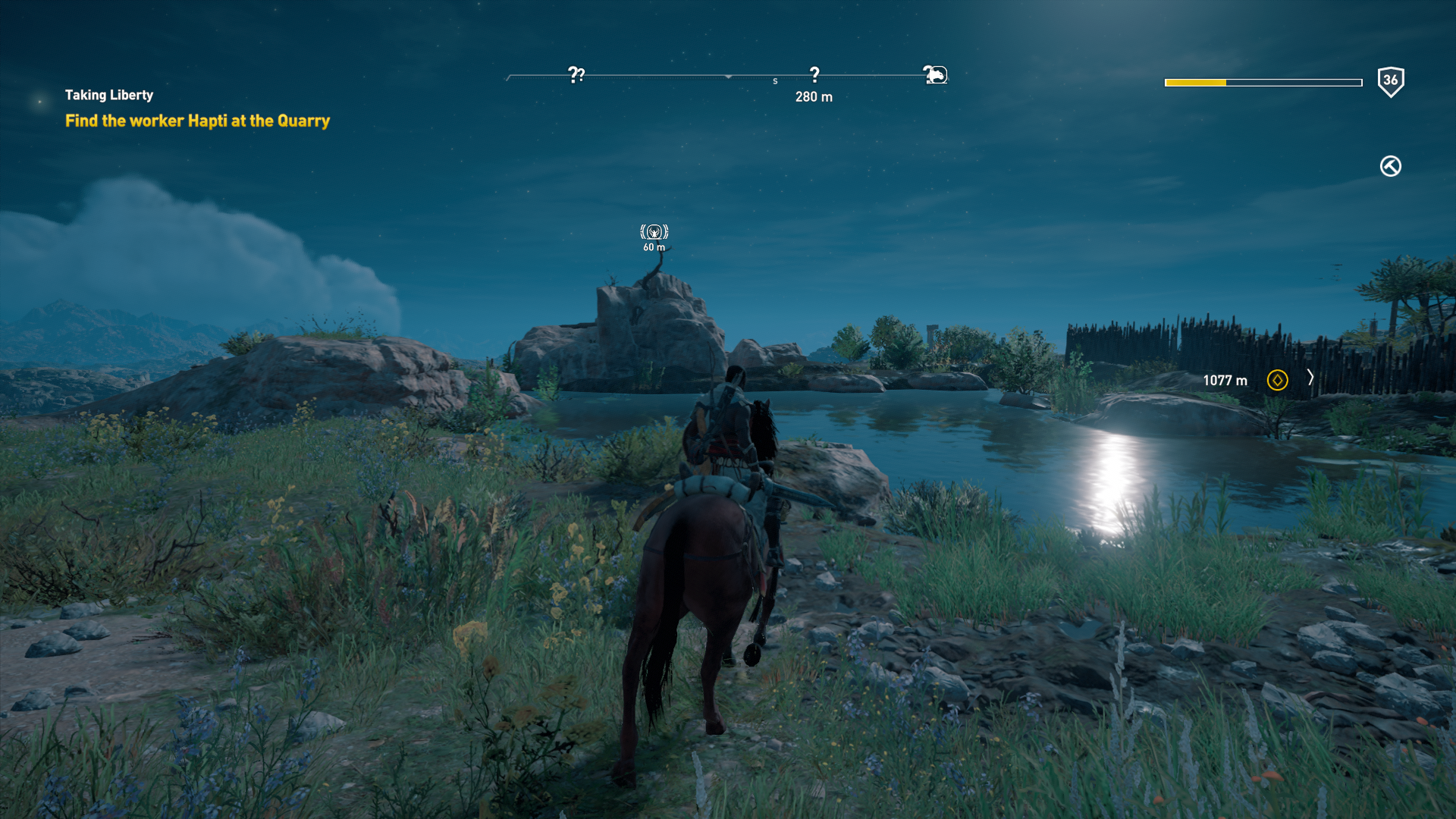Click the animal icon on the compass

936,74
